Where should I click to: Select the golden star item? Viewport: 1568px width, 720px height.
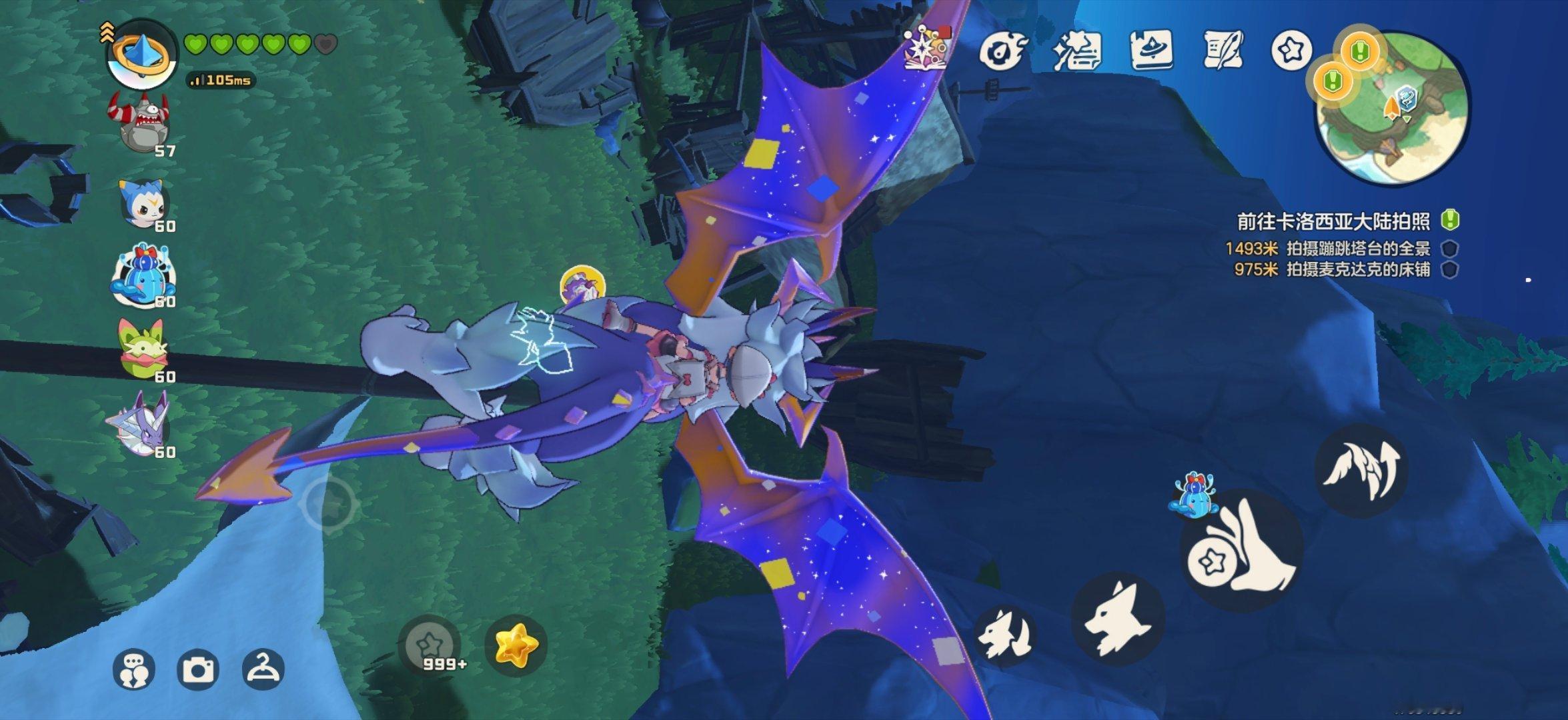[516, 645]
